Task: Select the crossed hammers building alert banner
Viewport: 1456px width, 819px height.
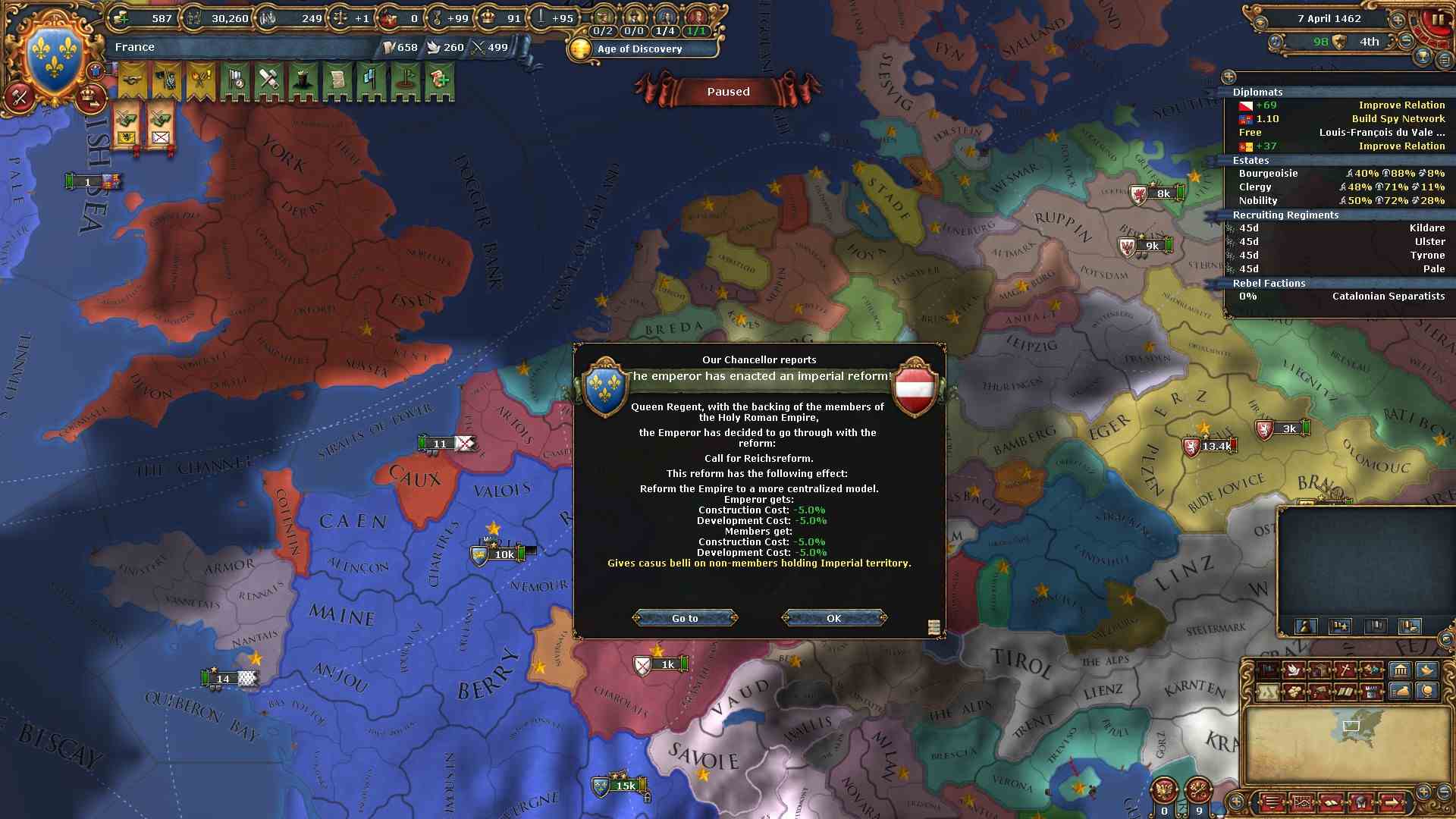Action: point(268,80)
